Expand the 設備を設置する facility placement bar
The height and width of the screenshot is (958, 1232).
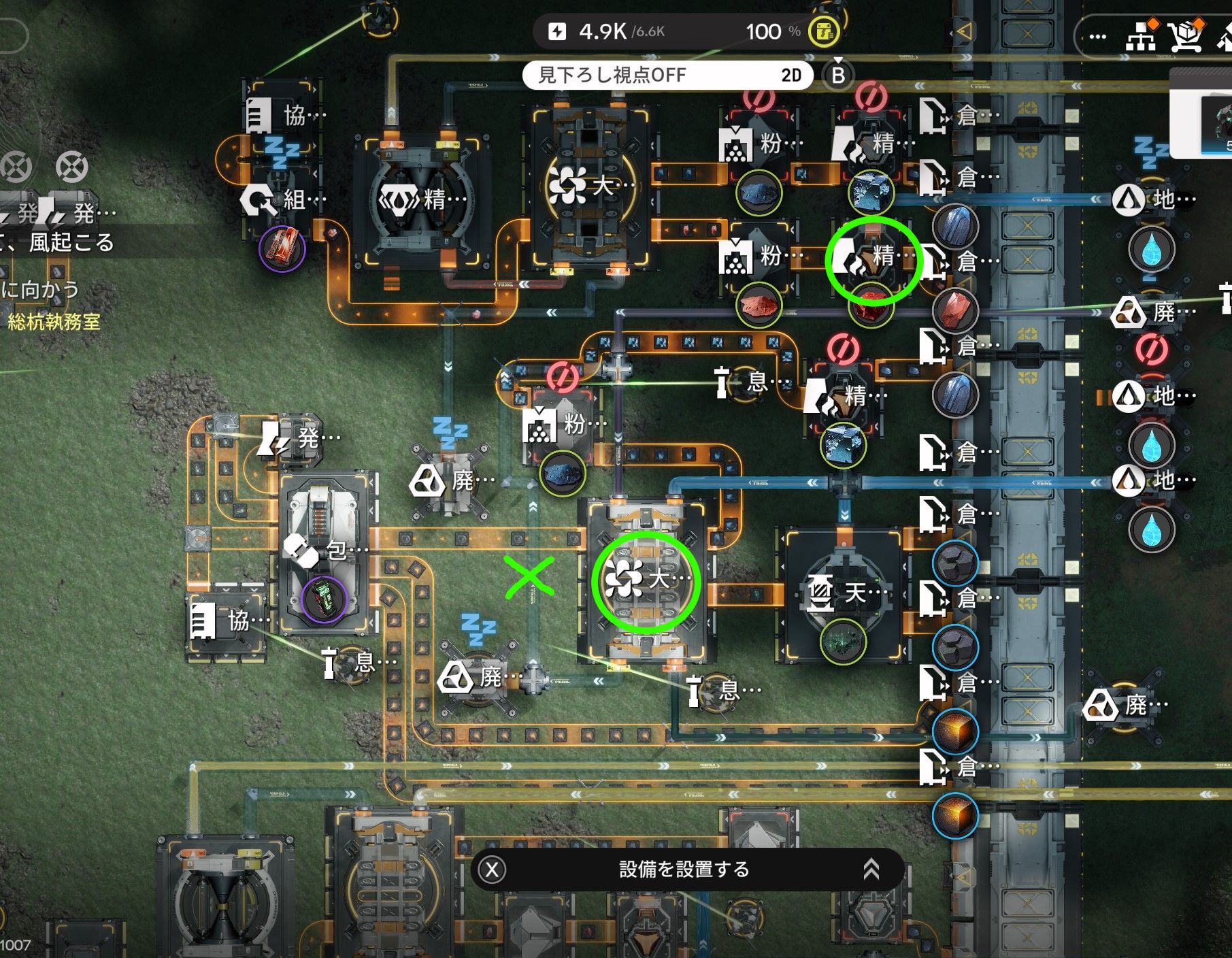[871, 869]
